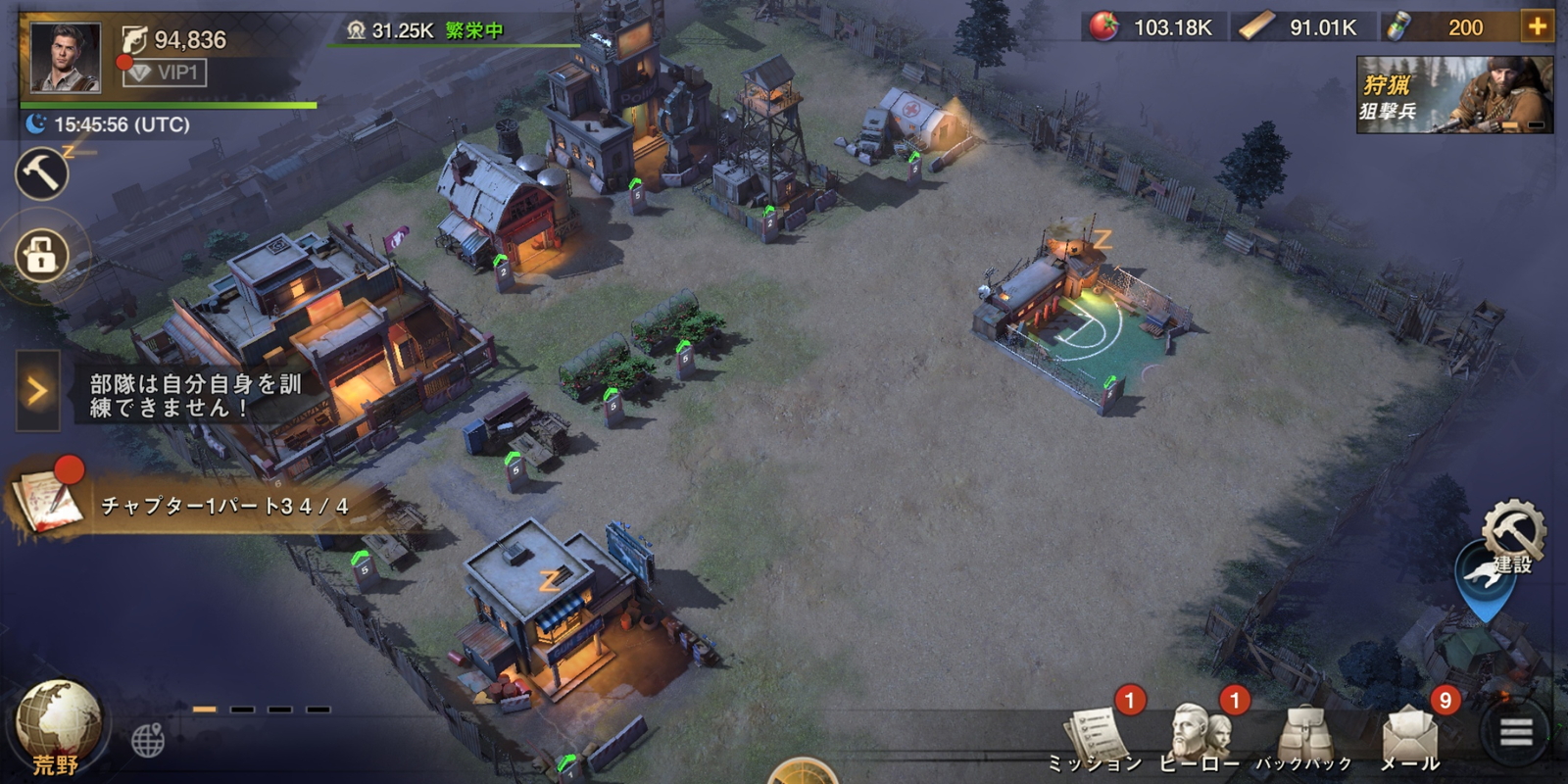Tap the hammer build queue icon
The width and height of the screenshot is (1568, 784).
pos(41,174)
